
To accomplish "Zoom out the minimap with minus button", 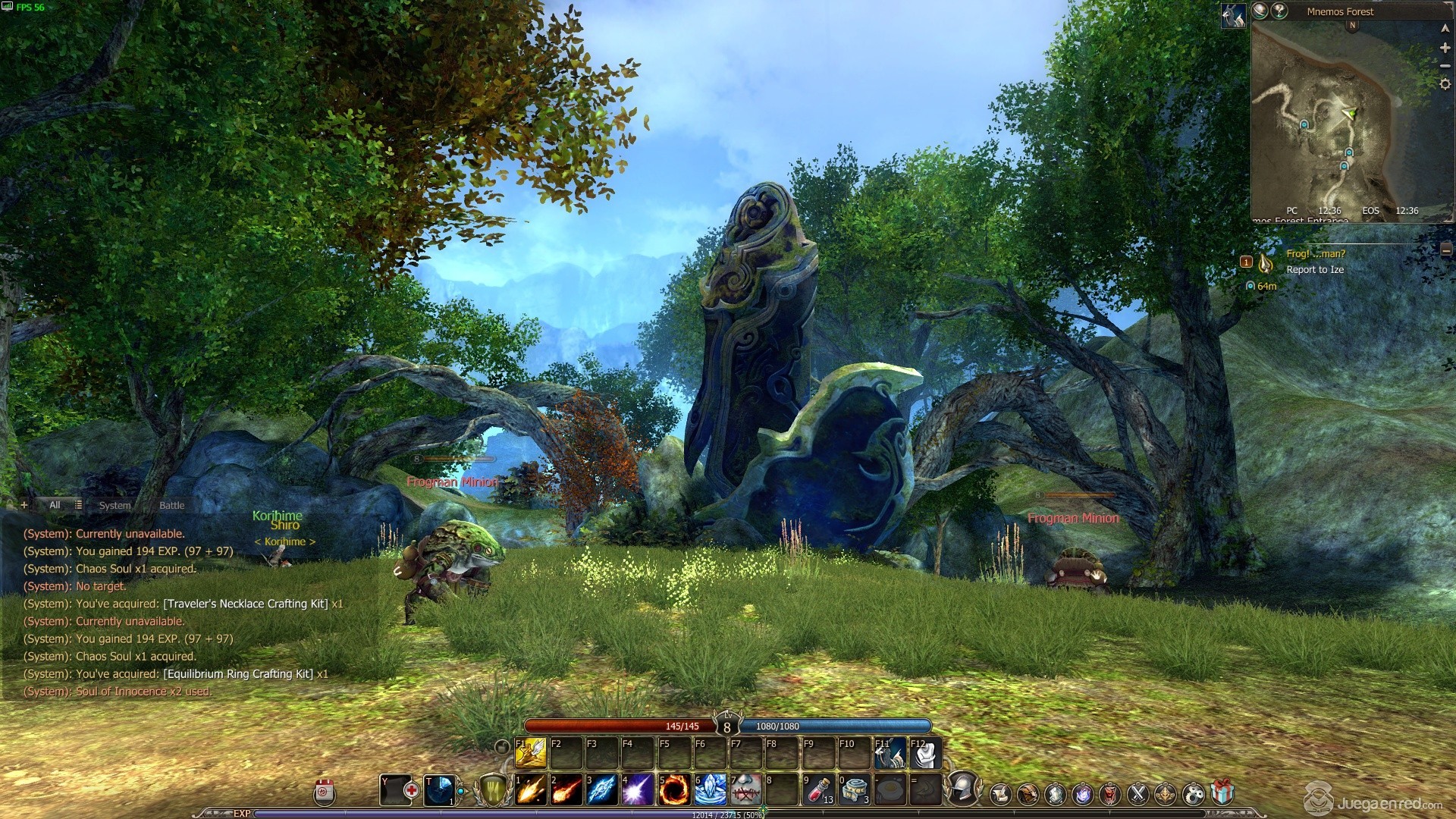I will (x=1445, y=66).
